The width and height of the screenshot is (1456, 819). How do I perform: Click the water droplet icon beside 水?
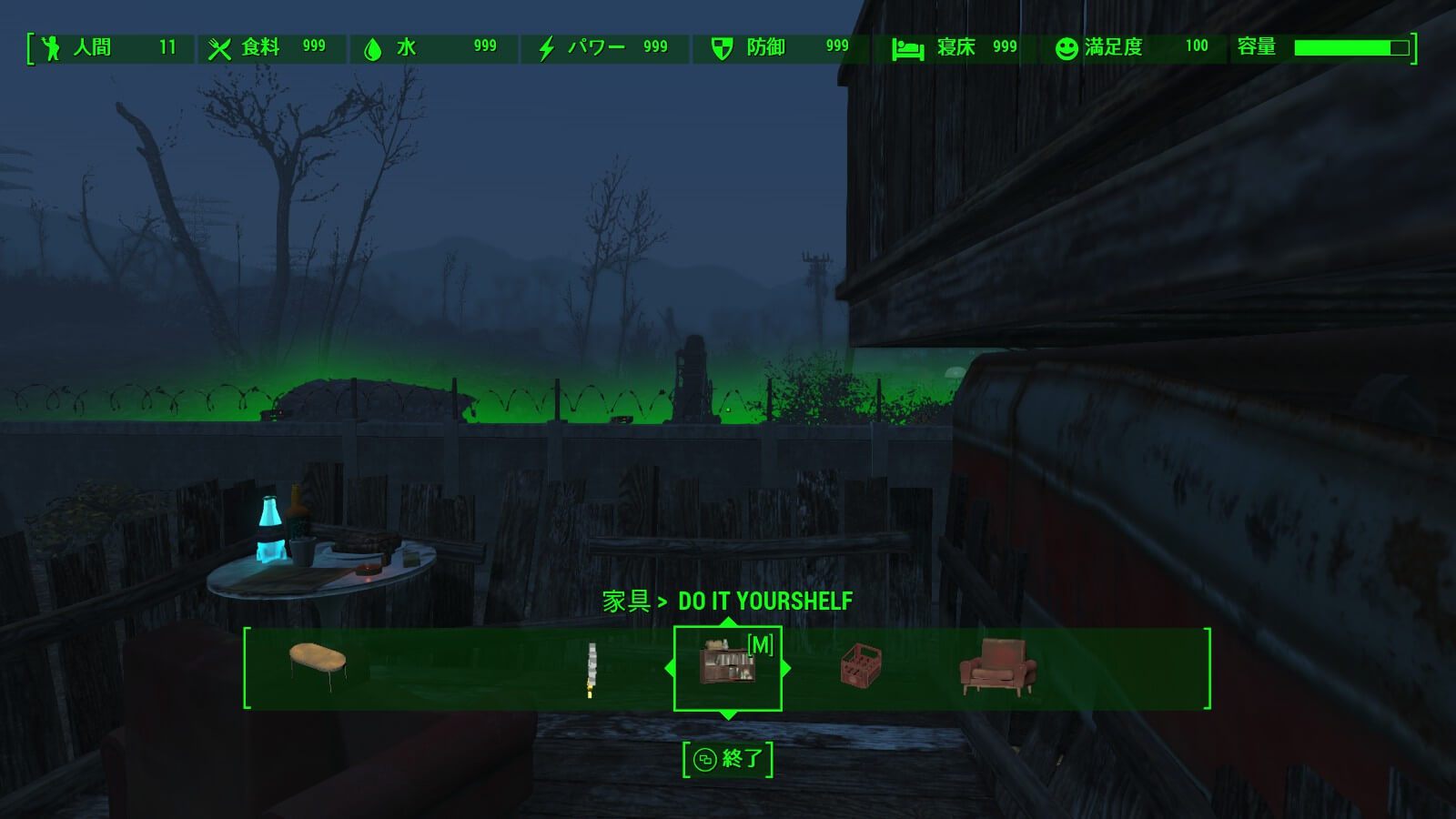[x=374, y=46]
